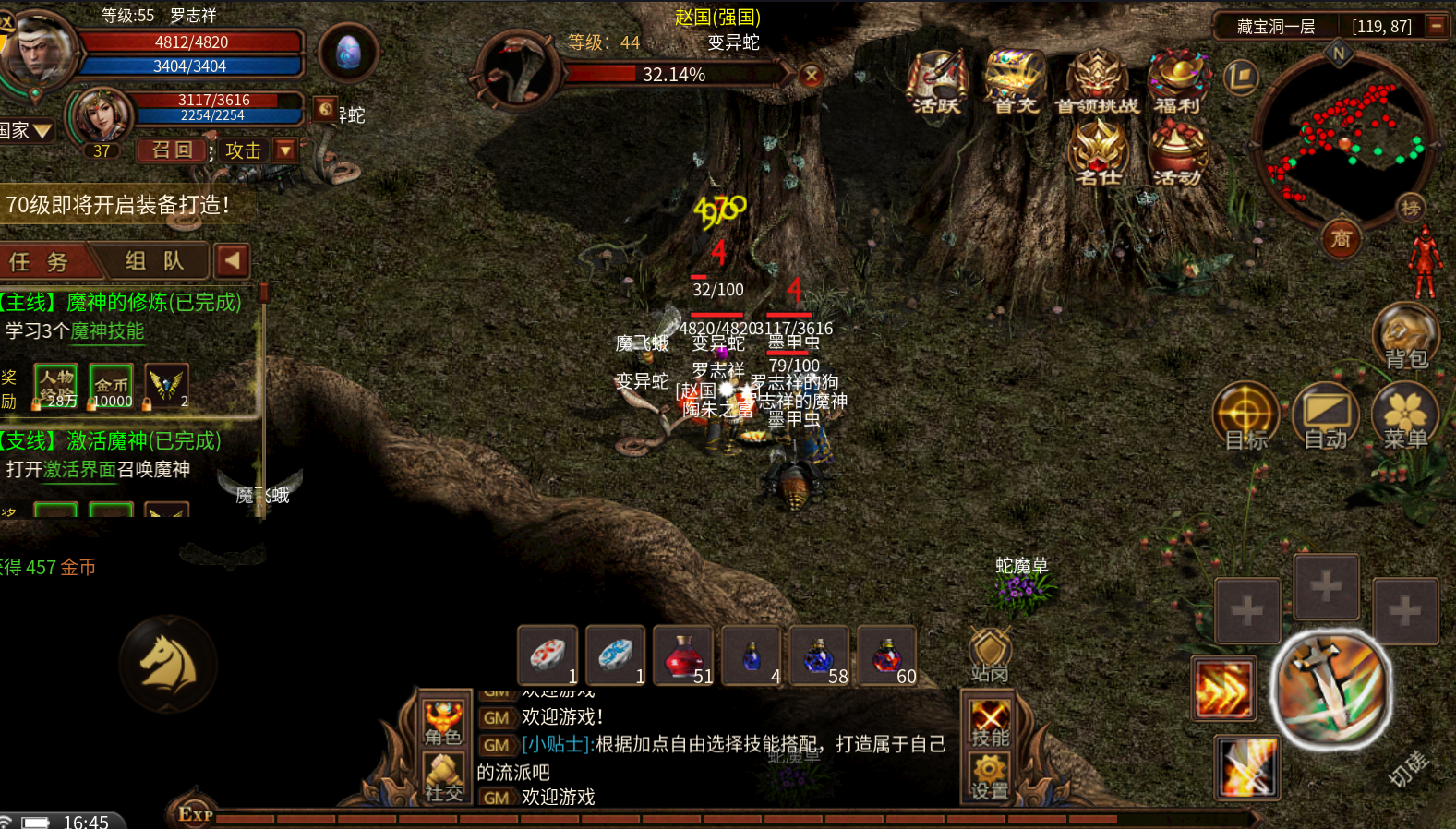
Task: Open the 角色 character sheet
Action: coord(442,722)
